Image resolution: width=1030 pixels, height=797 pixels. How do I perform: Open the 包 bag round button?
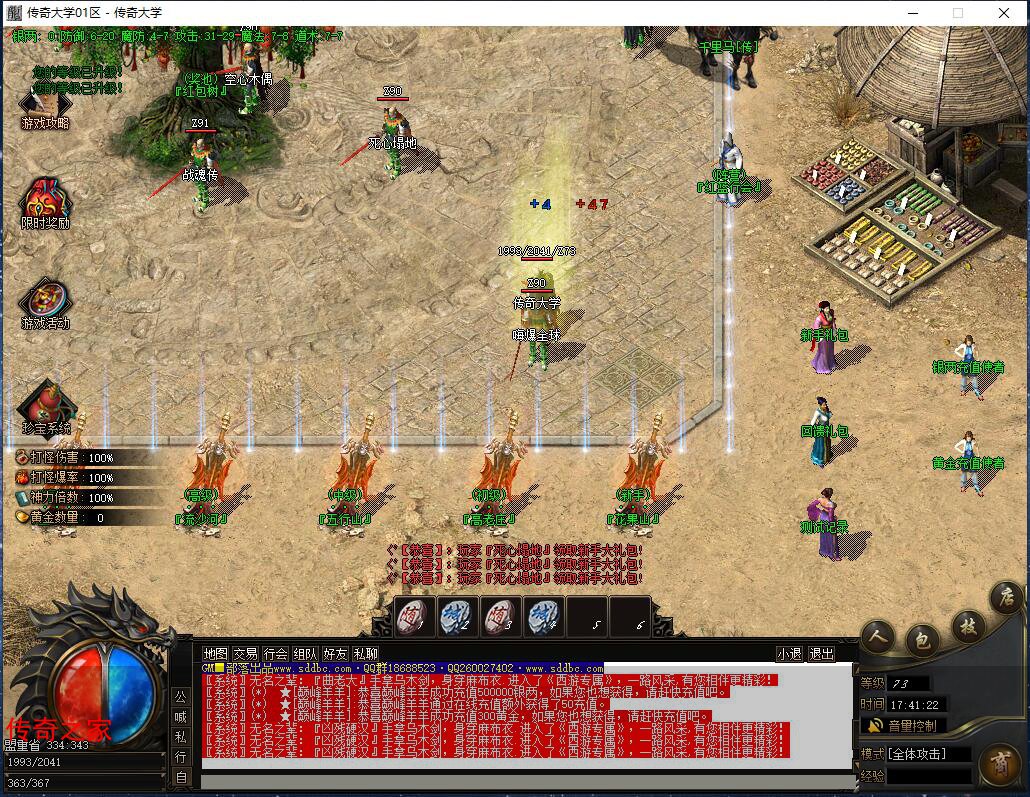point(922,639)
